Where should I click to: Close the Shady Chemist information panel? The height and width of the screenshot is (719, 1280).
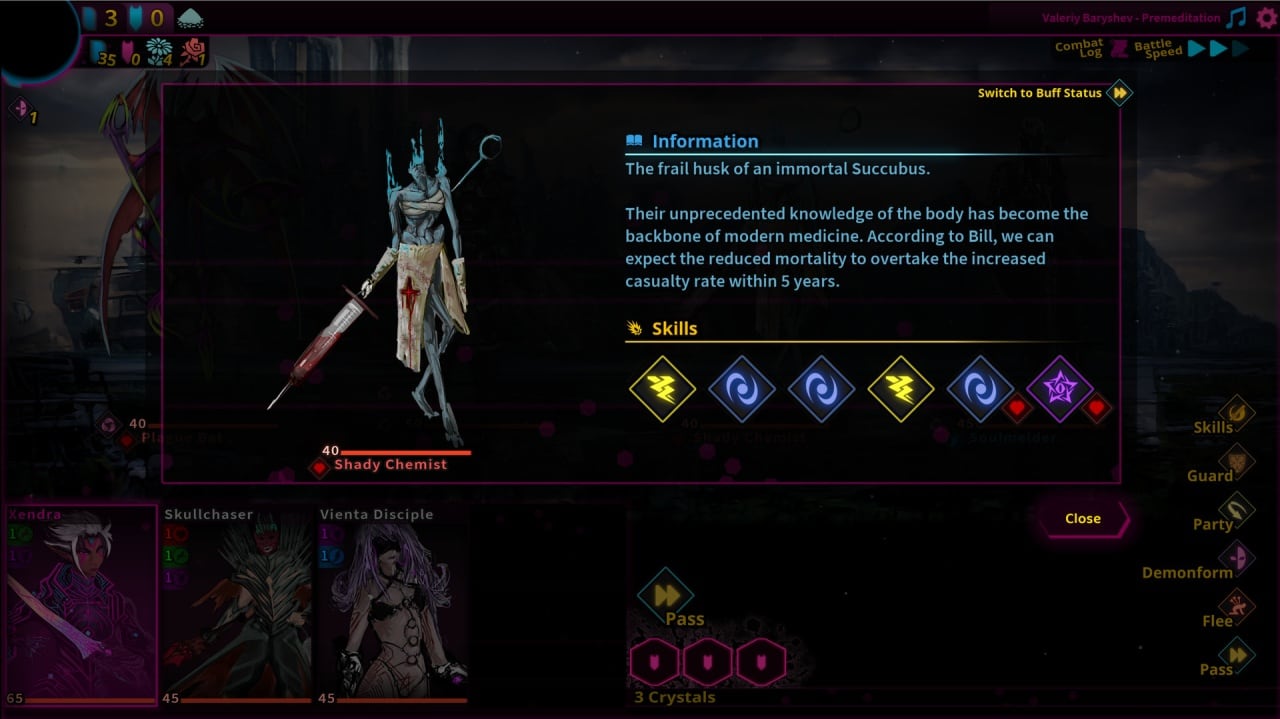point(1083,518)
